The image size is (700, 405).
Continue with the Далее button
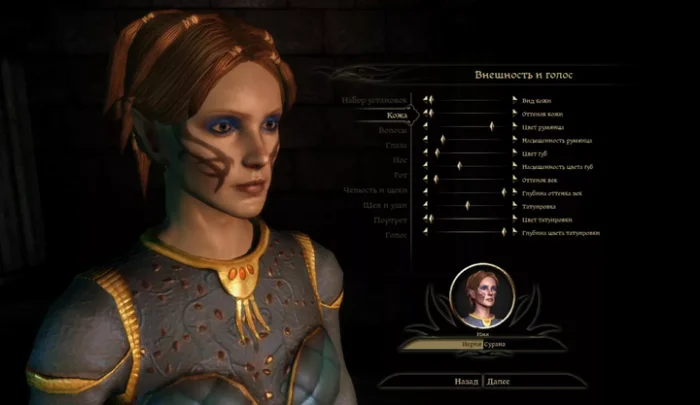click(x=497, y=381)
